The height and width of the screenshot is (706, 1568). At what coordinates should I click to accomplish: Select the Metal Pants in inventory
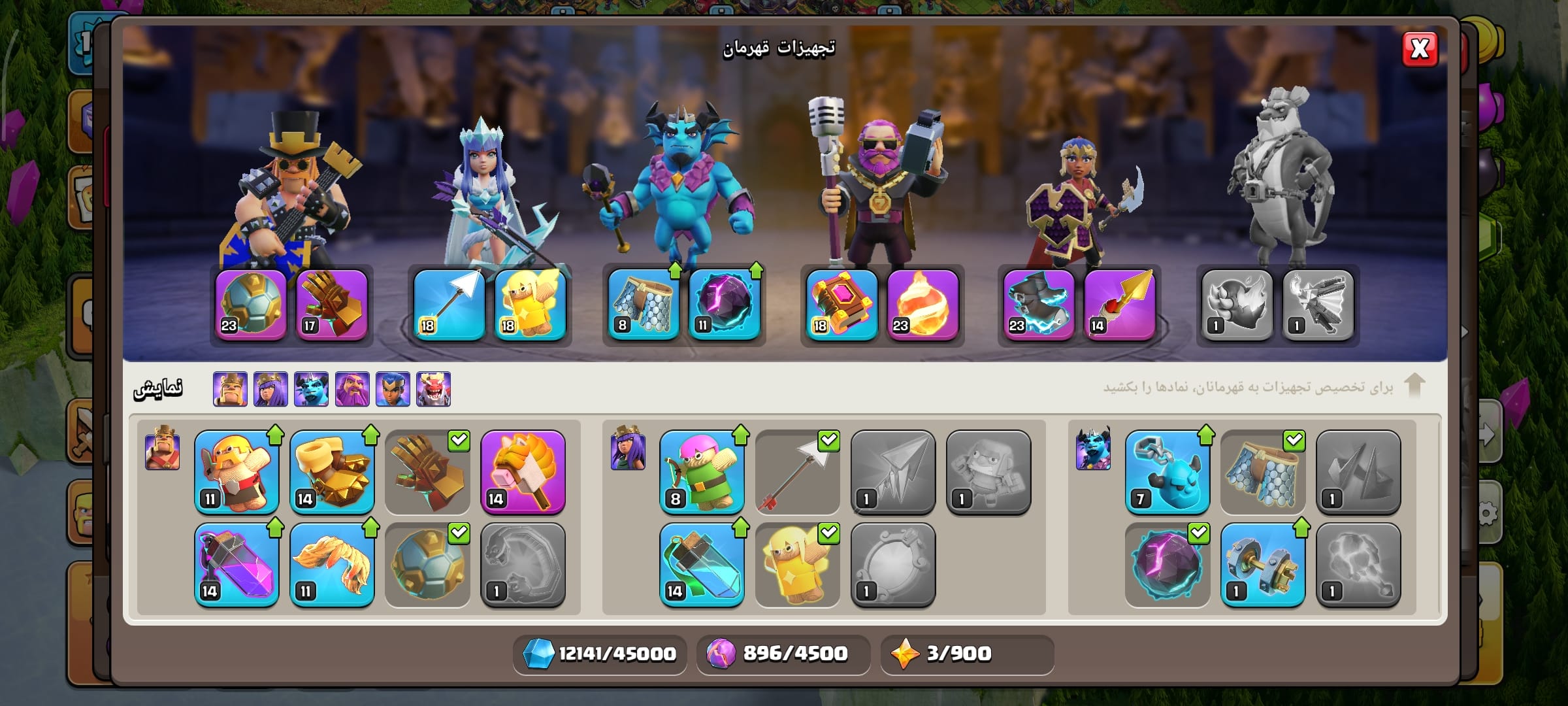(x=1262, y=472)
